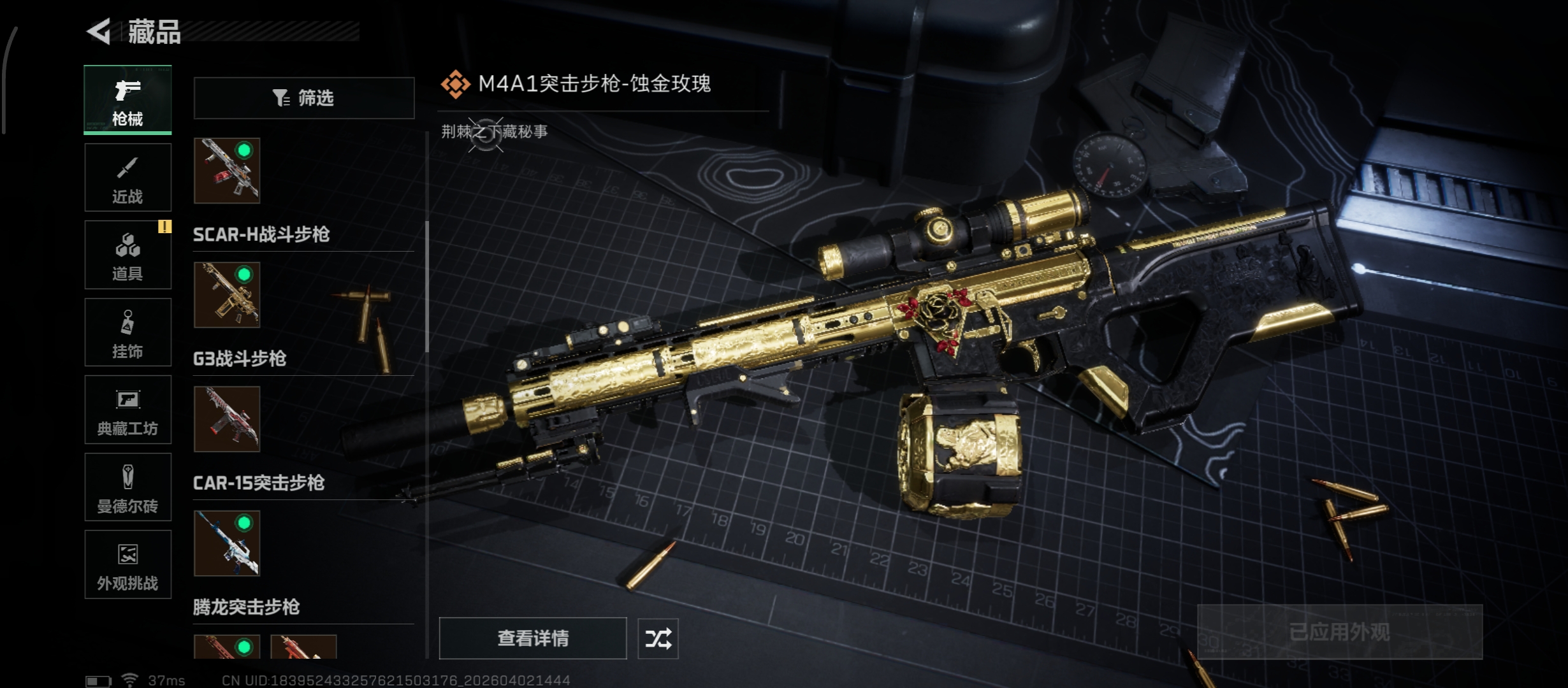Image resolution: width=1568 pixels, height=688 pixels.
Task: Select the SCAR-H战斗步枪 skin thumbnail
Action: click(x=227, y=171)
